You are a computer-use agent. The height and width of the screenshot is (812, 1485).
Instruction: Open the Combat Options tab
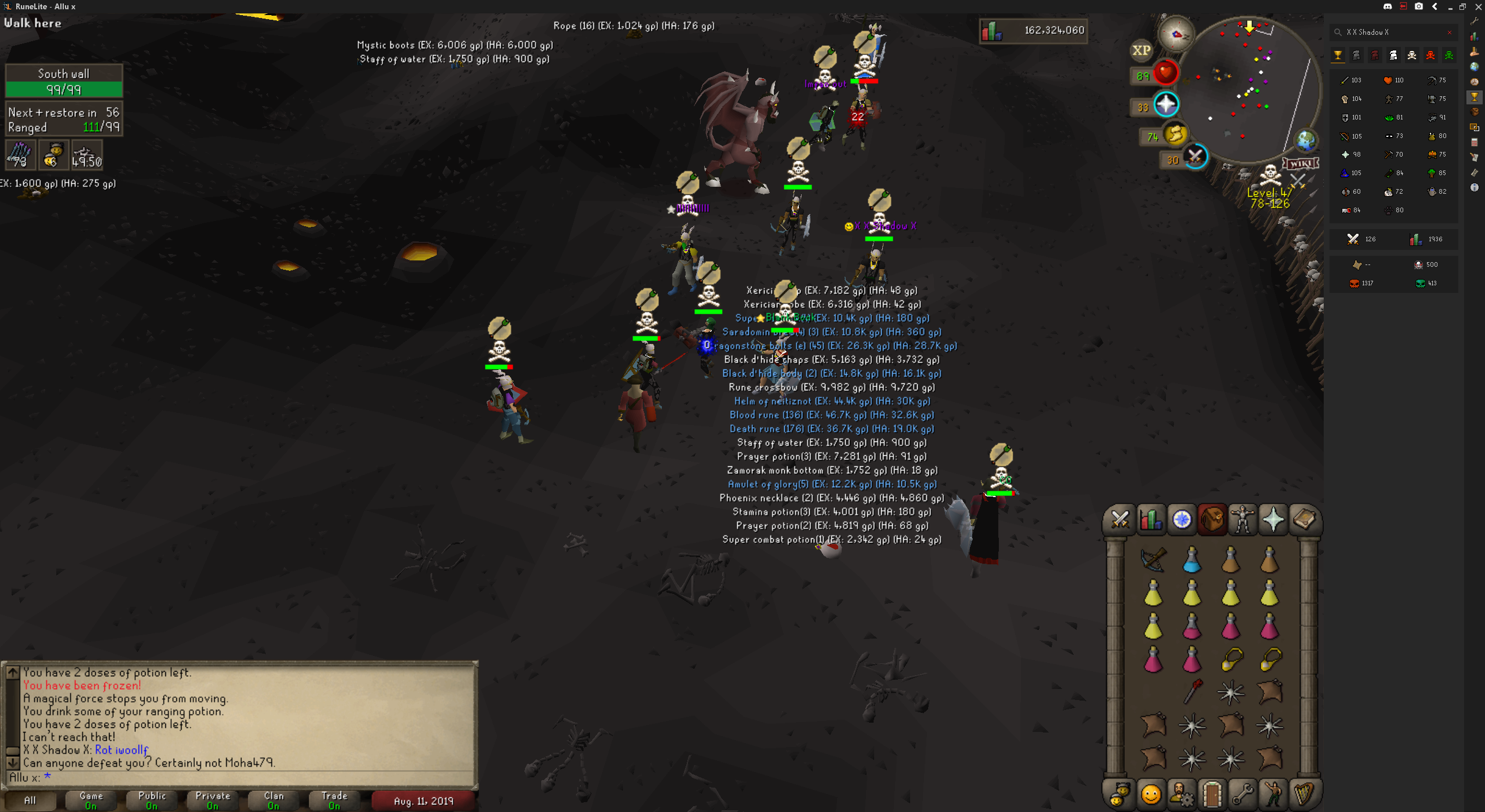(1120, 519)
